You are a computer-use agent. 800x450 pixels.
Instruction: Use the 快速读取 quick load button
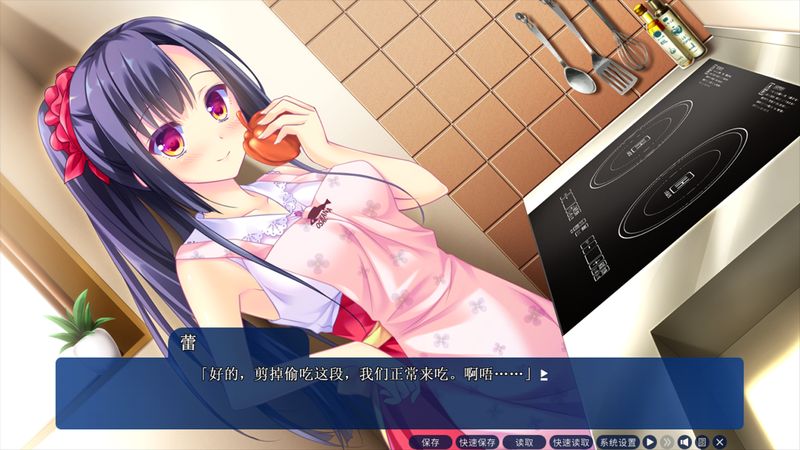pos(570,441)
